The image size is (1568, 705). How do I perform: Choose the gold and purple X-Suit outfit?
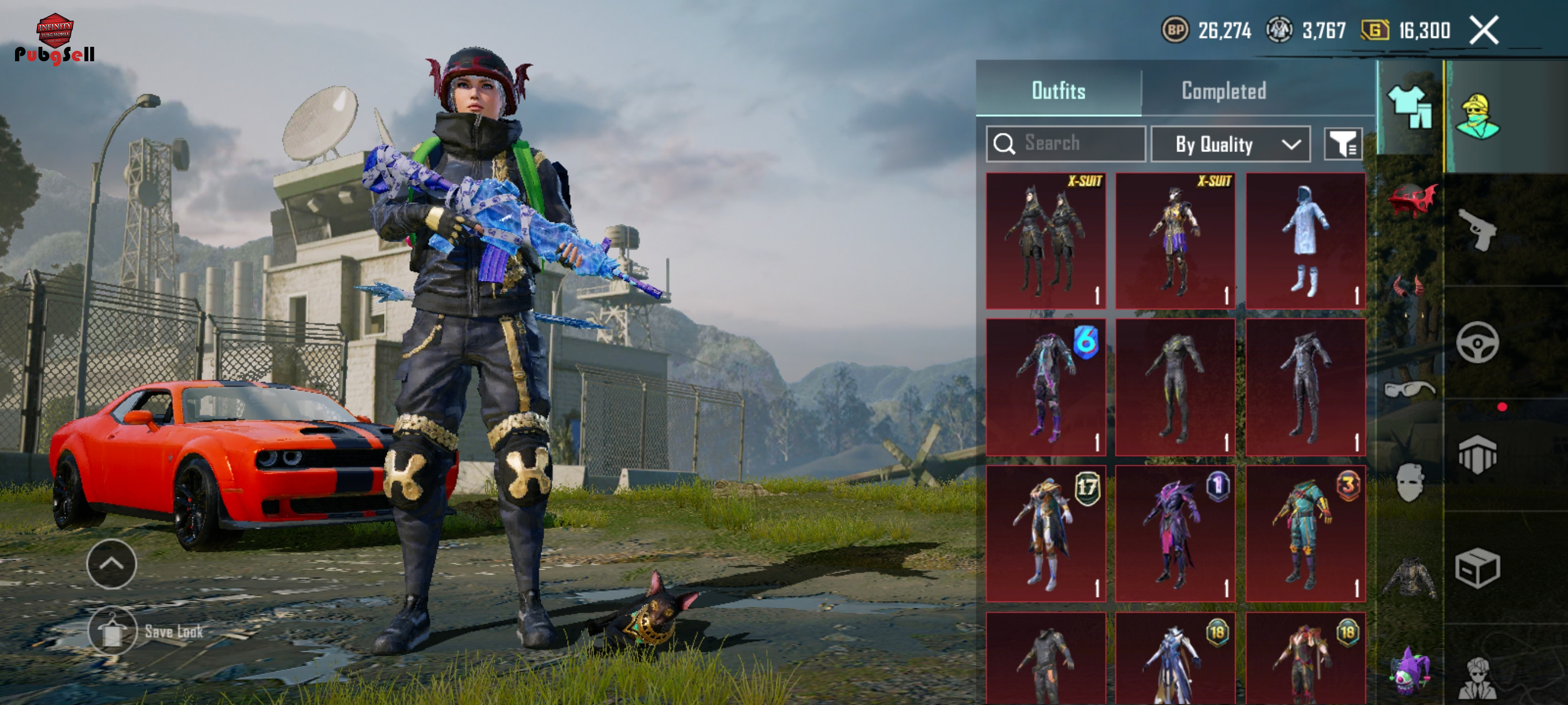pos(1175,241)
